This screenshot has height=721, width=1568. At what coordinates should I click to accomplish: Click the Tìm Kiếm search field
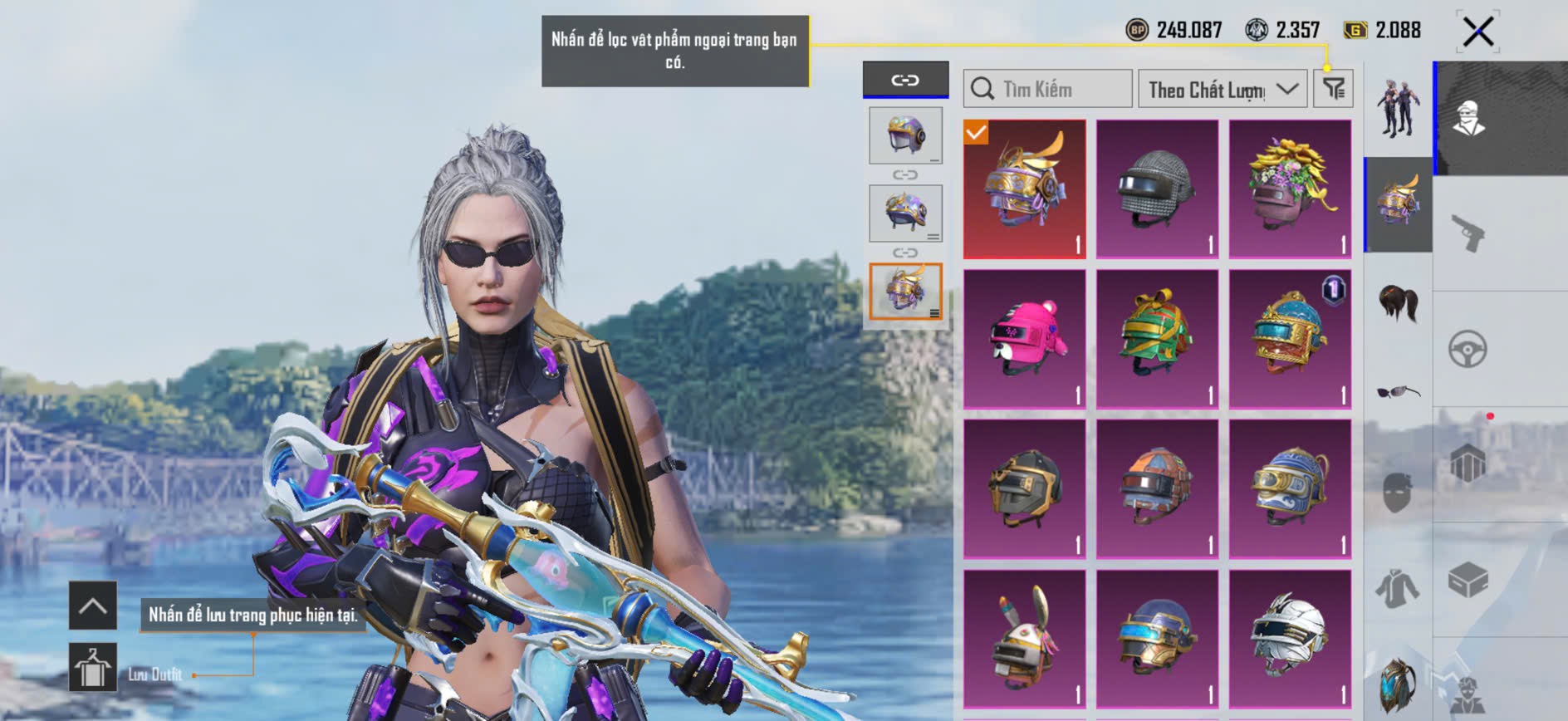(1048, 89)
